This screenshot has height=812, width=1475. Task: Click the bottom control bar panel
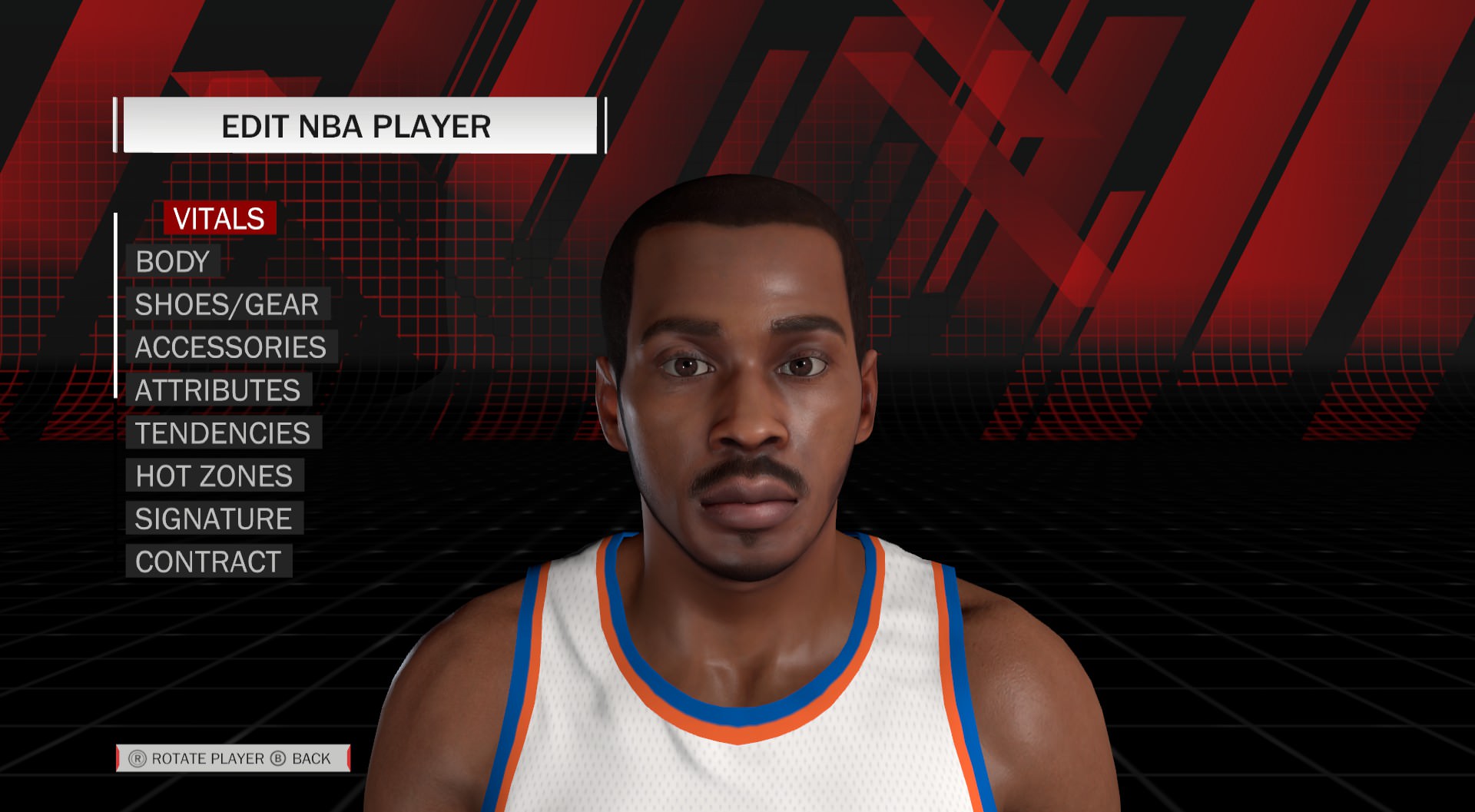pos(230,757)
